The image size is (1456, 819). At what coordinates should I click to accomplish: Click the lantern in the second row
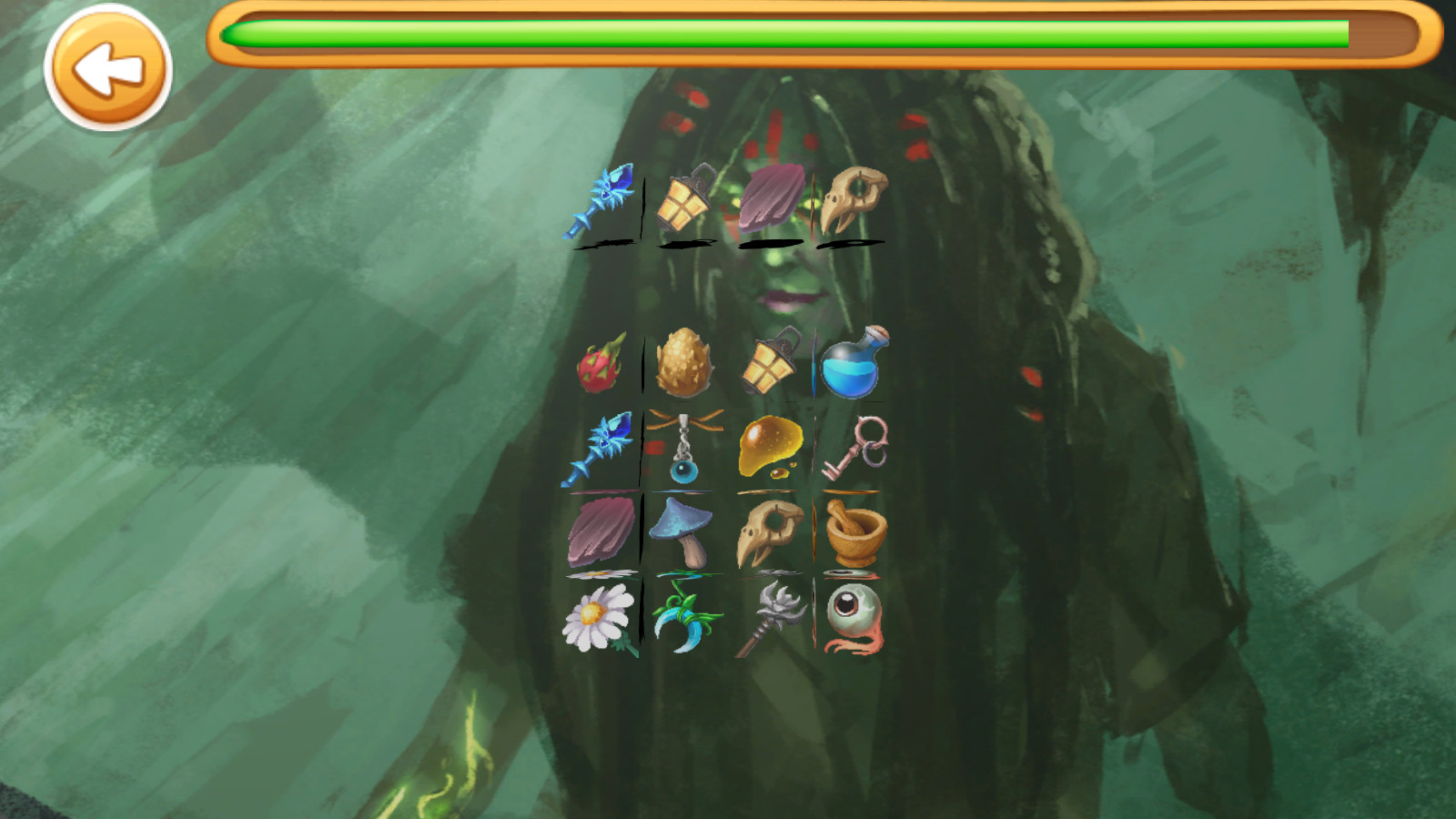coord(770,364)
